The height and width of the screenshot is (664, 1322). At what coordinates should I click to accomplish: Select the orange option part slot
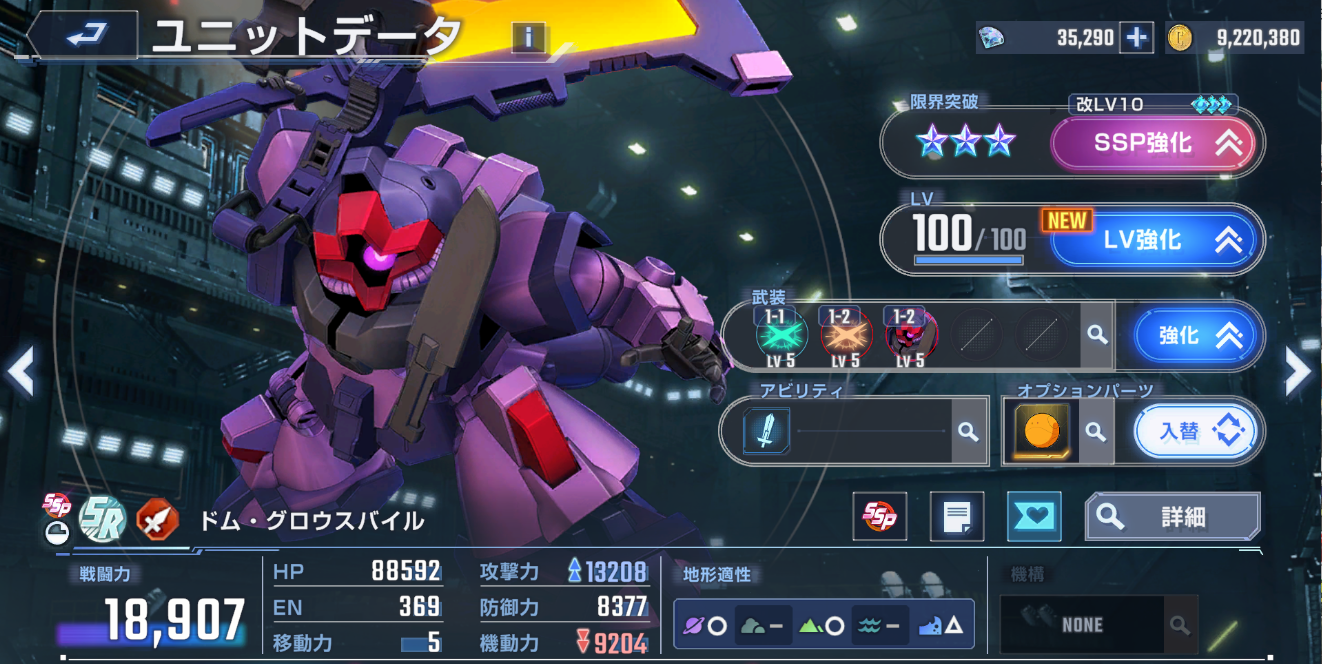tap(1042, 431)
